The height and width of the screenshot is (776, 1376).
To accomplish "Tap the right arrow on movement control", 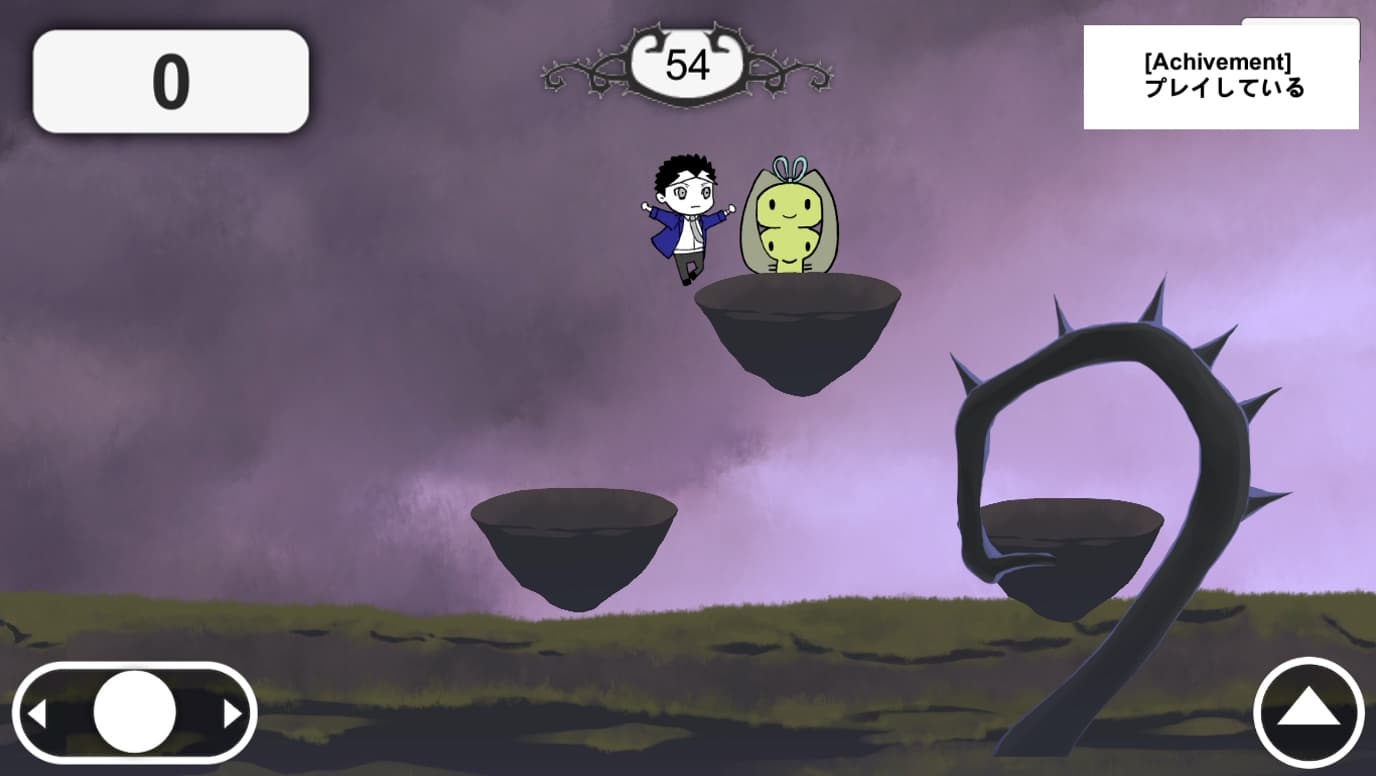I will [232, 714].
